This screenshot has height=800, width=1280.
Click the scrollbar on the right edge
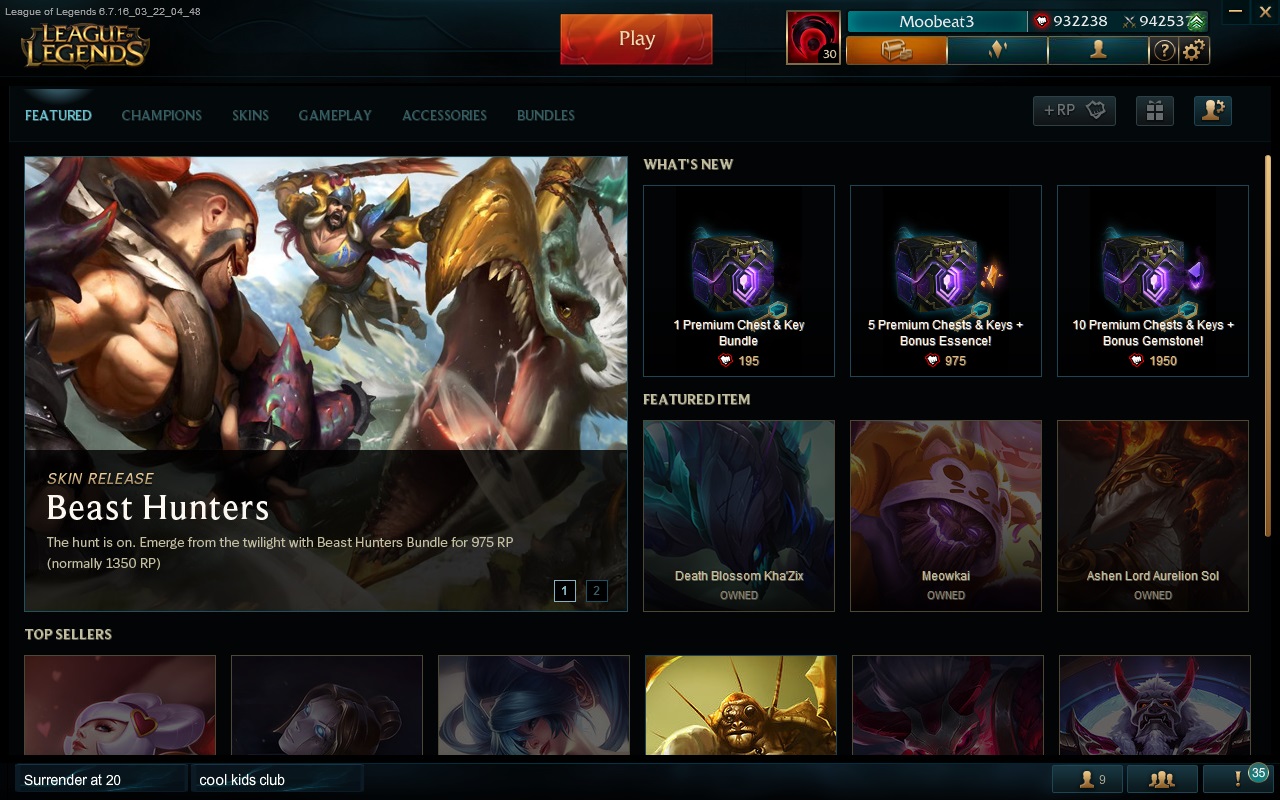point(1271,400)
